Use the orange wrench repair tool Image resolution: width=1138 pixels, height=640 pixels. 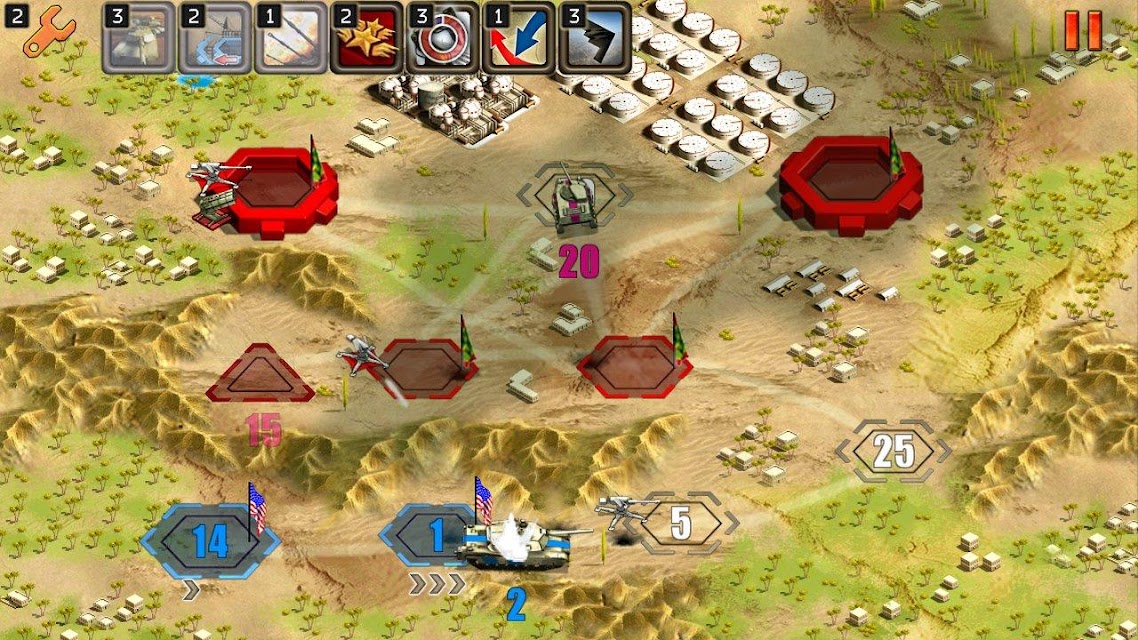click(42, 32)
